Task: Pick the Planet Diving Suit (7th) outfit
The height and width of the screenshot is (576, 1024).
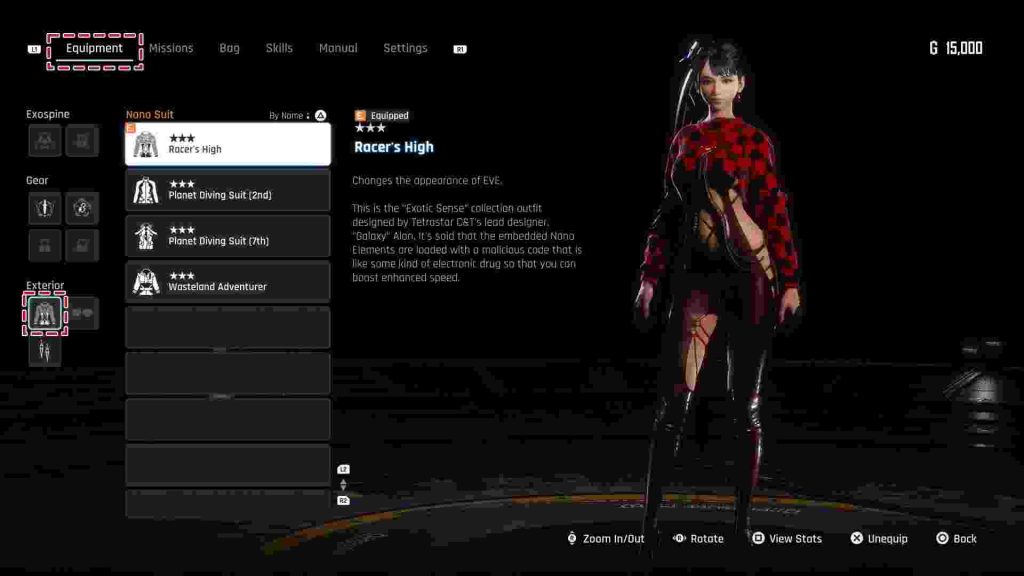Action: 228,236
